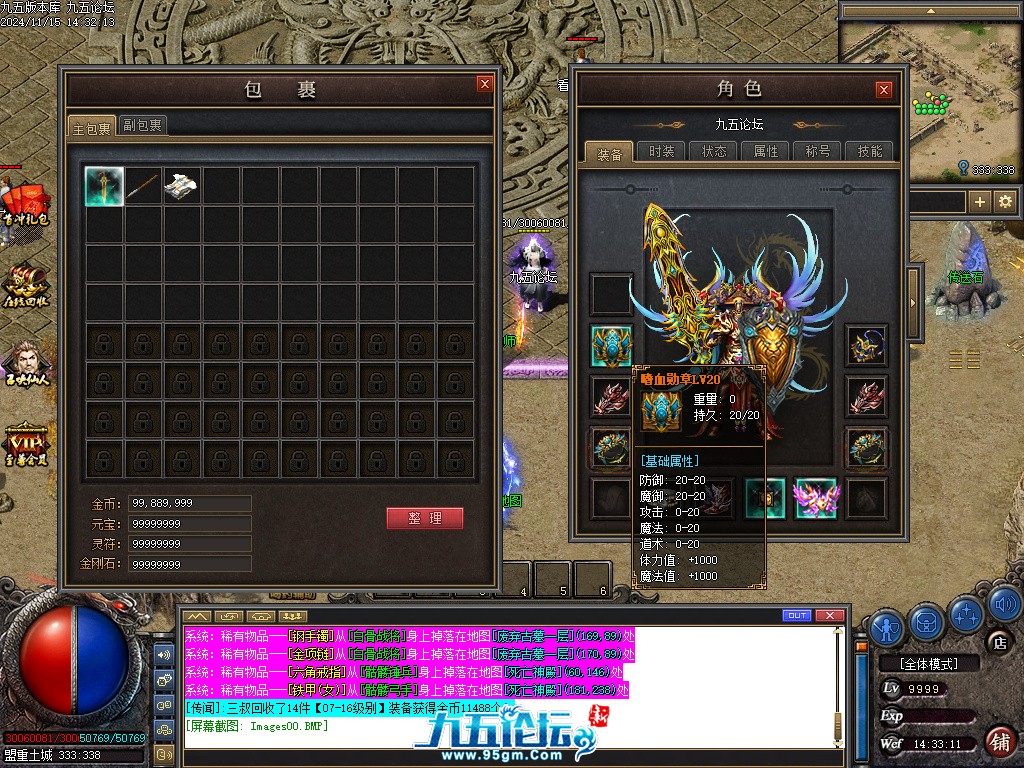1024x768 pixels.
Task: Select the scroll book item in the bag
Action: (x=182, y=186)
